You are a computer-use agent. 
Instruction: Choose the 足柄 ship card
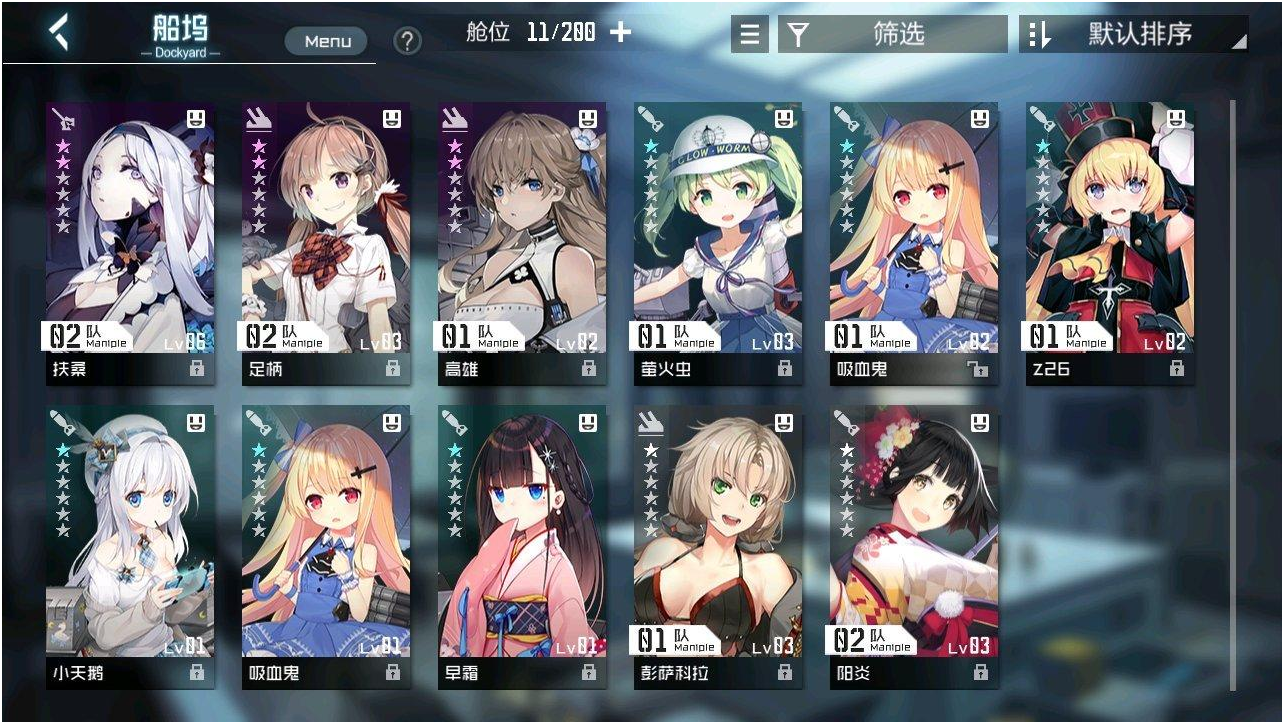tap(326, 240)
